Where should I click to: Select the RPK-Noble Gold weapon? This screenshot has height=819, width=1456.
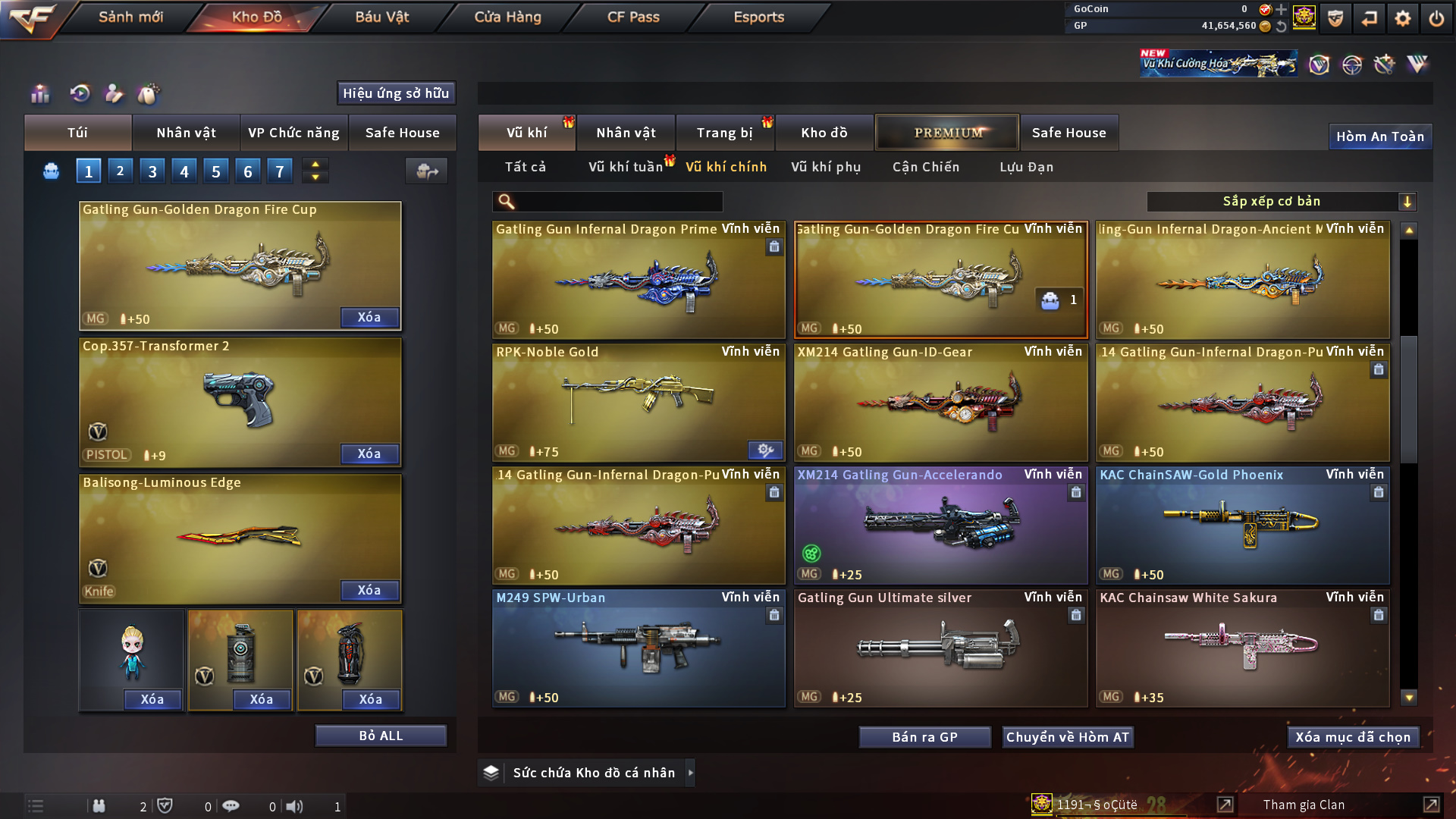[638, 402]
